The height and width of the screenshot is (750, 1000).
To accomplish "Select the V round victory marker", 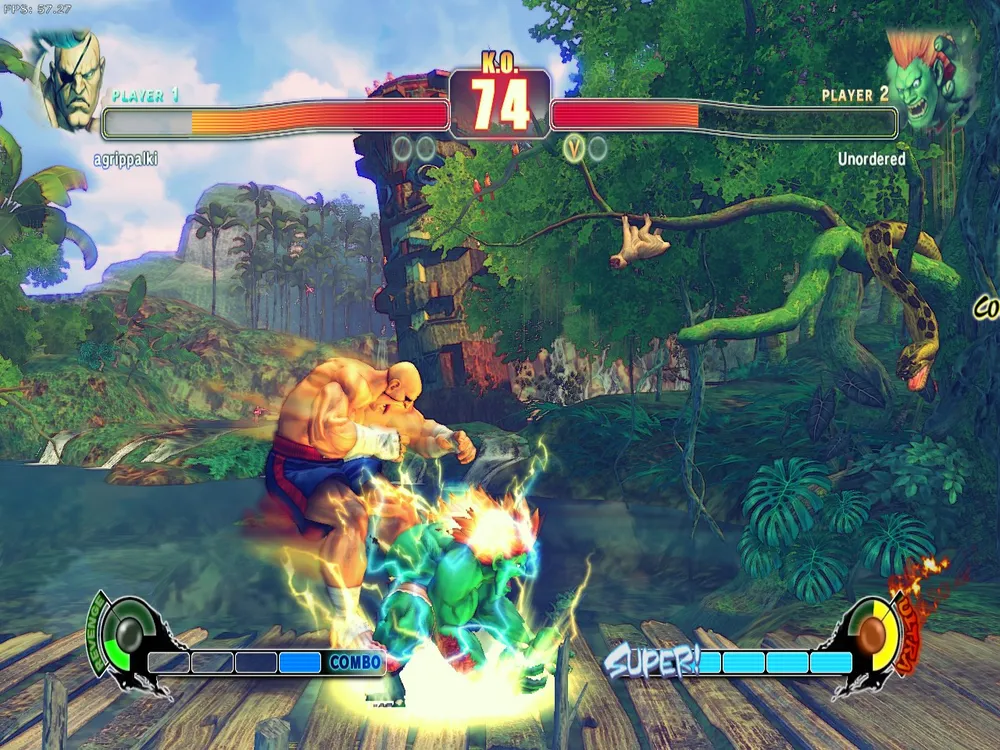I will (x=574, y=149).
